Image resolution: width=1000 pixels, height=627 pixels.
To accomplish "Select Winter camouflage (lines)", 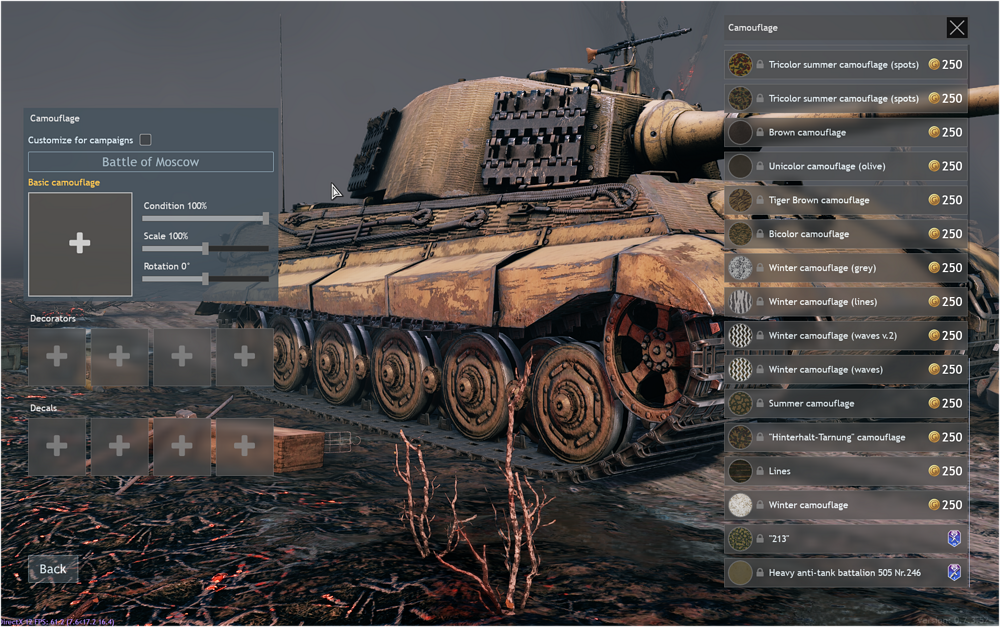I will click(845, 302).
